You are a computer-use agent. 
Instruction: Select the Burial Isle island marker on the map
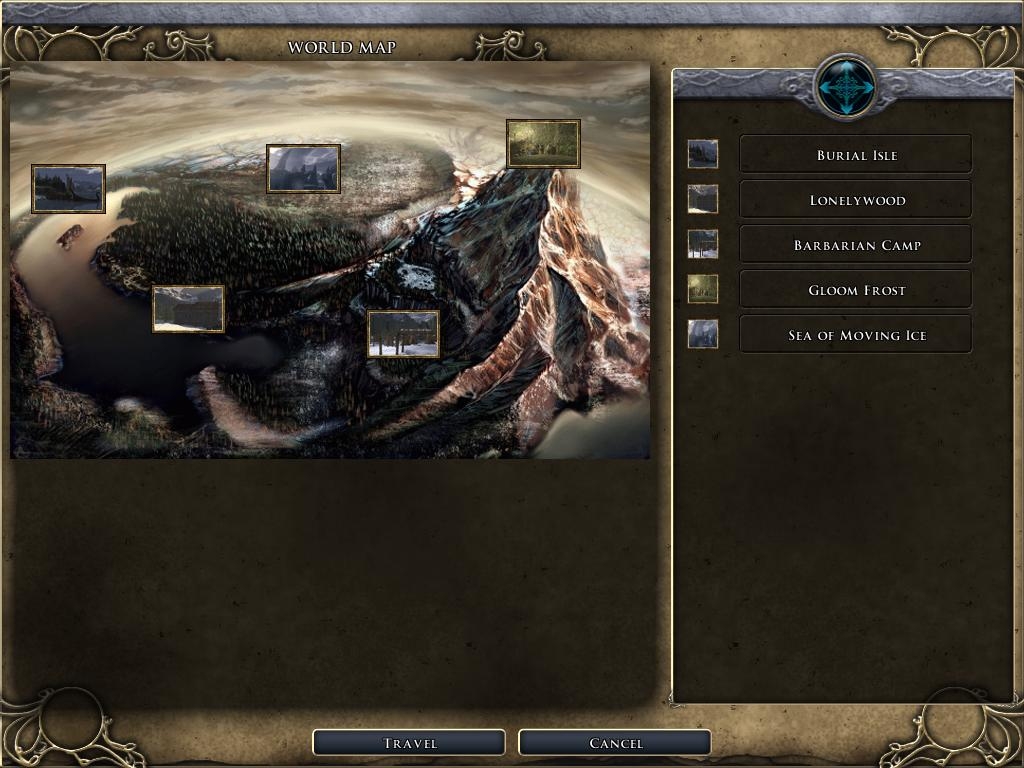[x=68, y=189]
